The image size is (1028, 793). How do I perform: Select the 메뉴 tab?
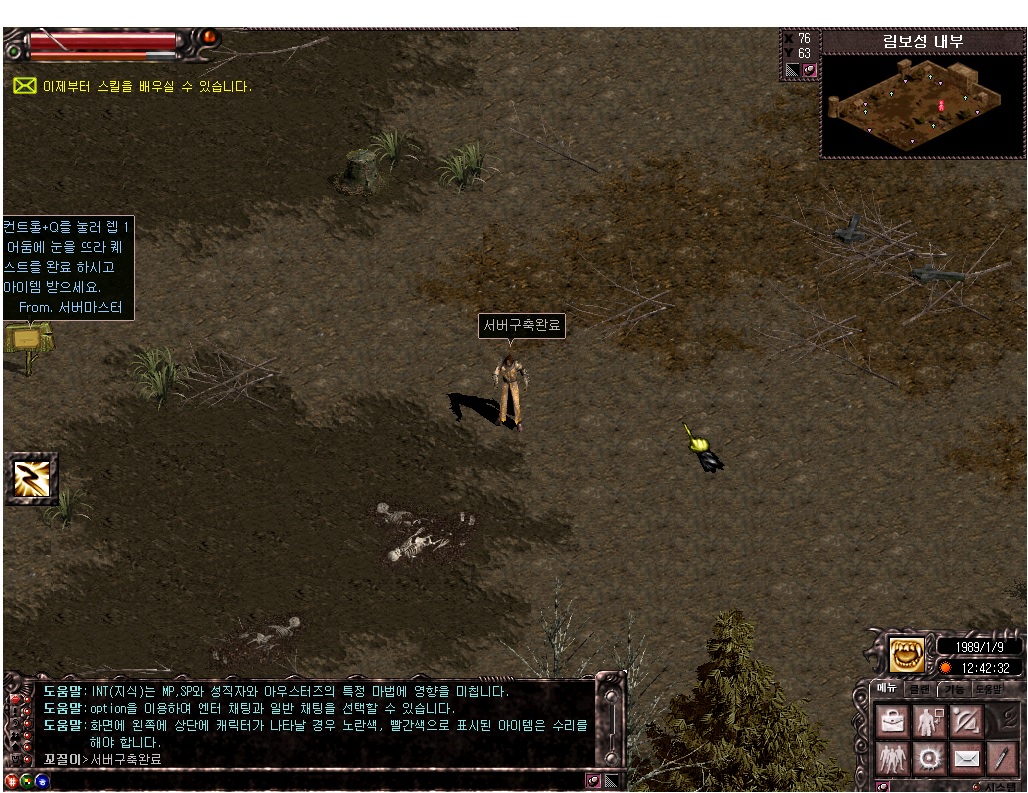(887, 688)
